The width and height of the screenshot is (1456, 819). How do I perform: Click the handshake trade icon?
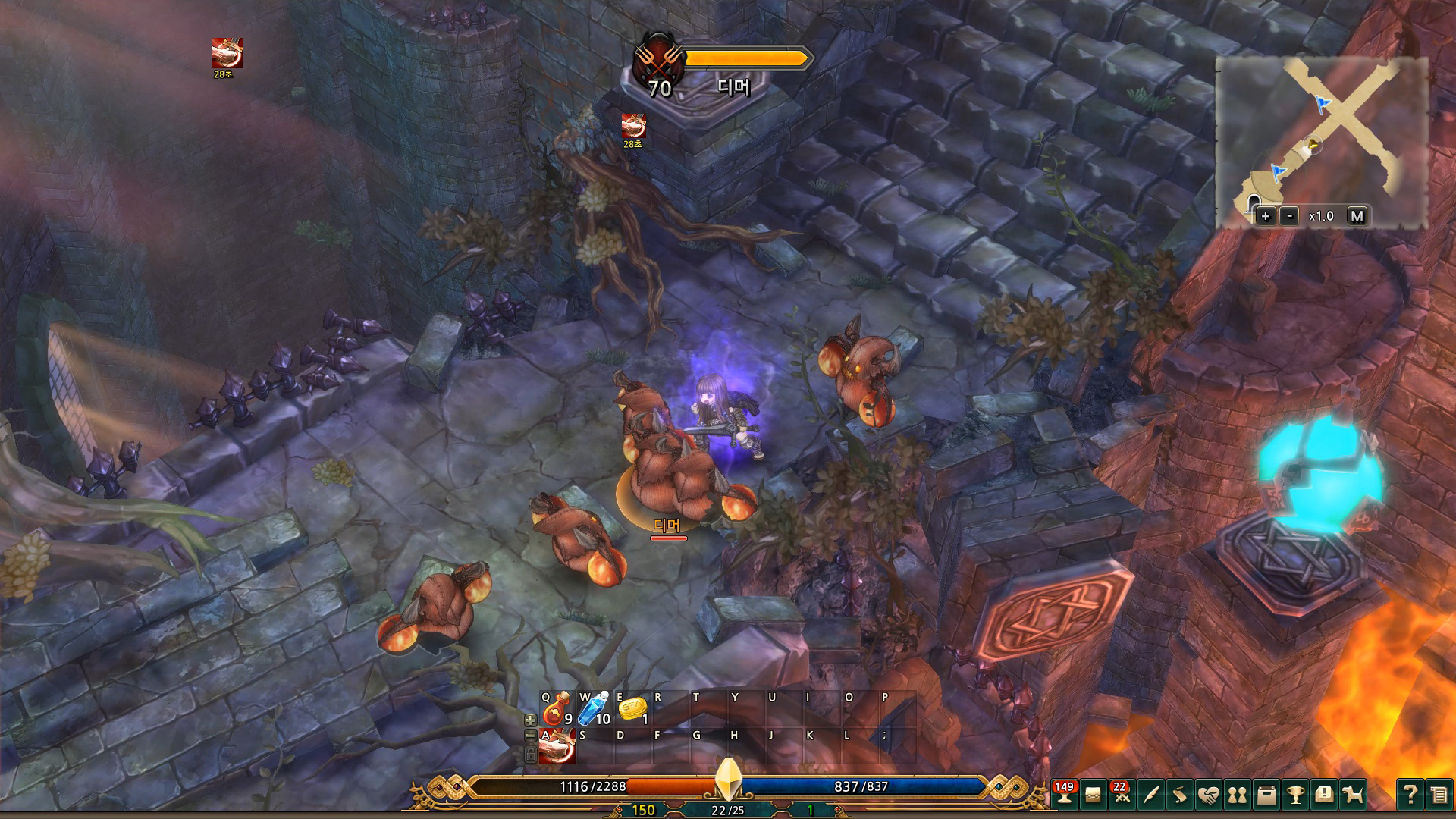click(x=1210, y=795)
